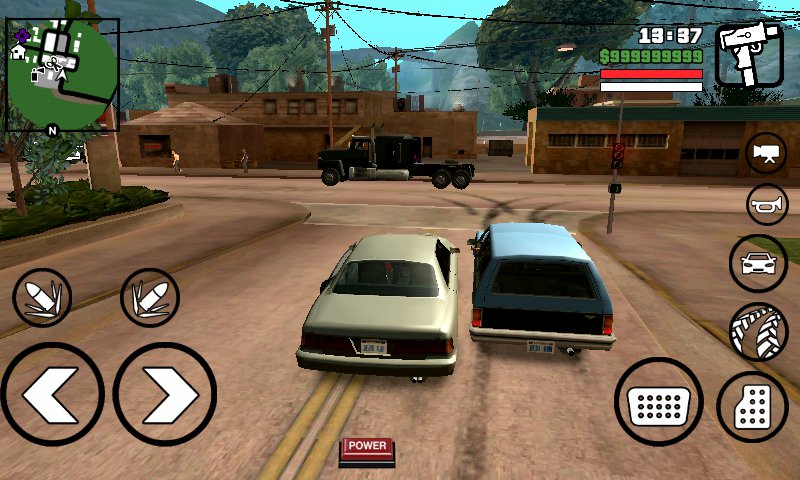Image resolution: width=800 pixels, height=480 pixels.
Task: Honk the horn button
Action: coord(767,205)
